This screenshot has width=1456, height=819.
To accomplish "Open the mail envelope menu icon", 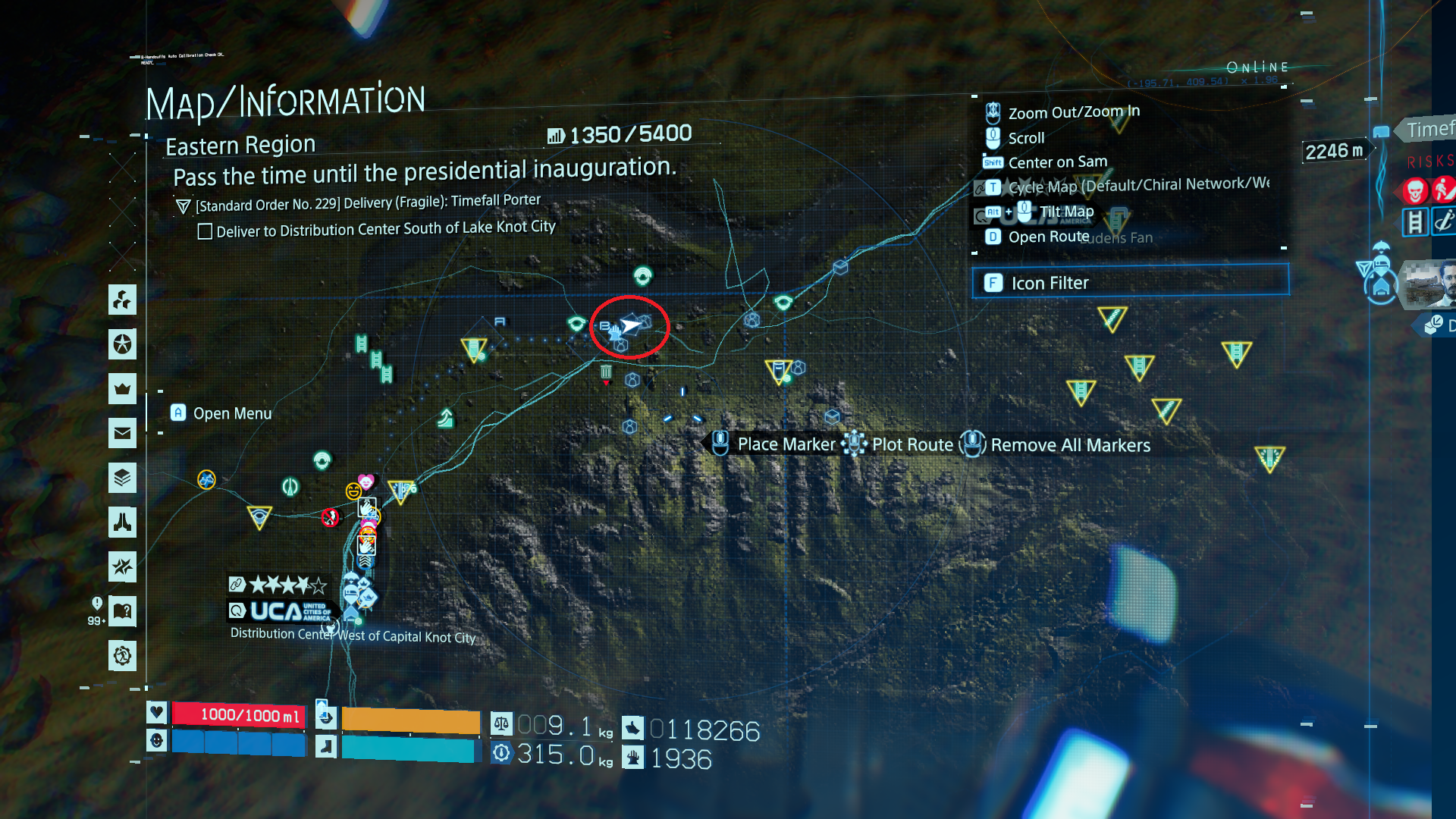I will (x=122, y=434).
